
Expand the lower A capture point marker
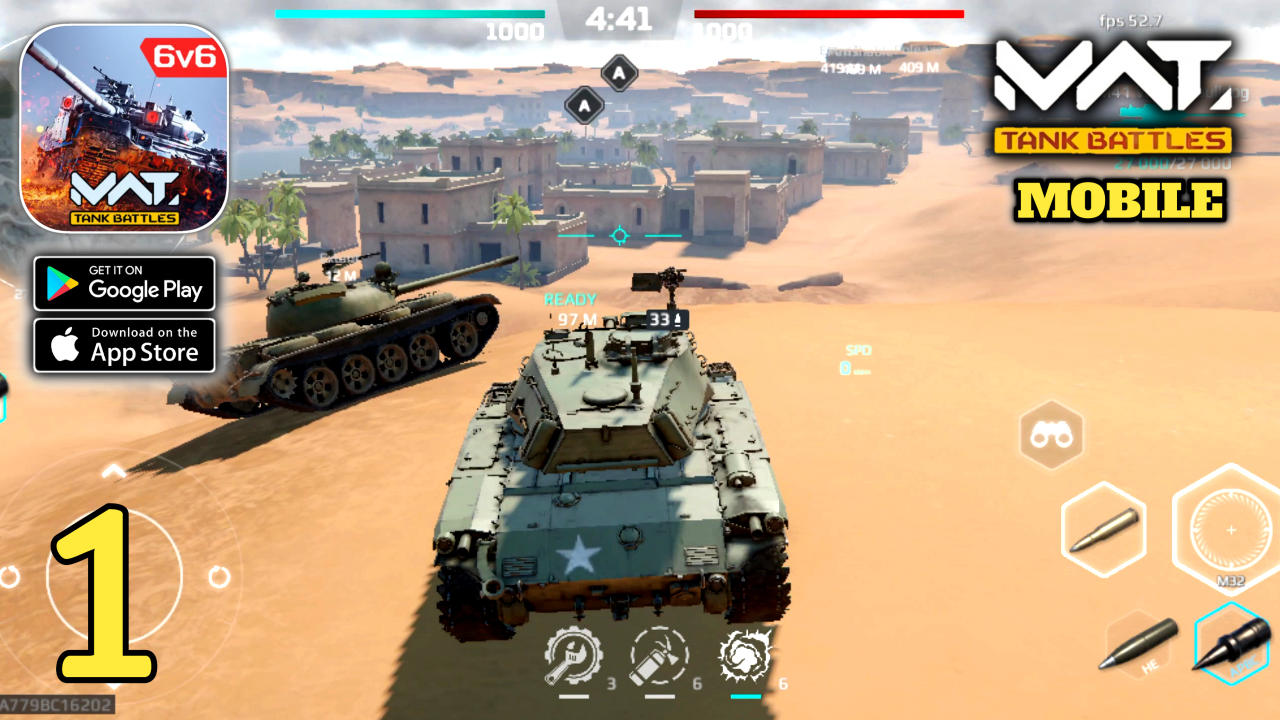[x=584, y=104]
